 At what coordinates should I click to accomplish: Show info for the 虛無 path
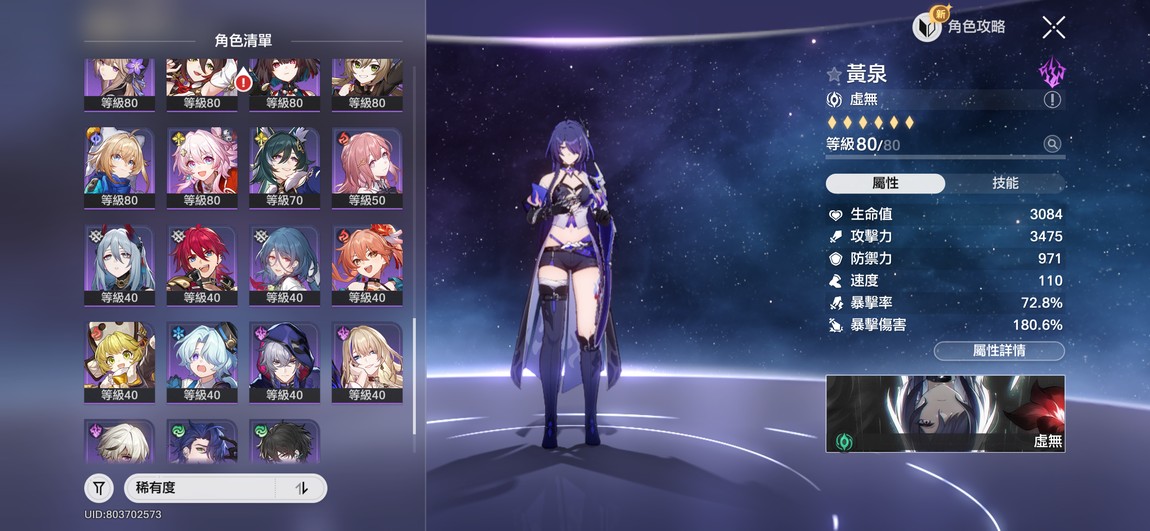coord(1052,99)
